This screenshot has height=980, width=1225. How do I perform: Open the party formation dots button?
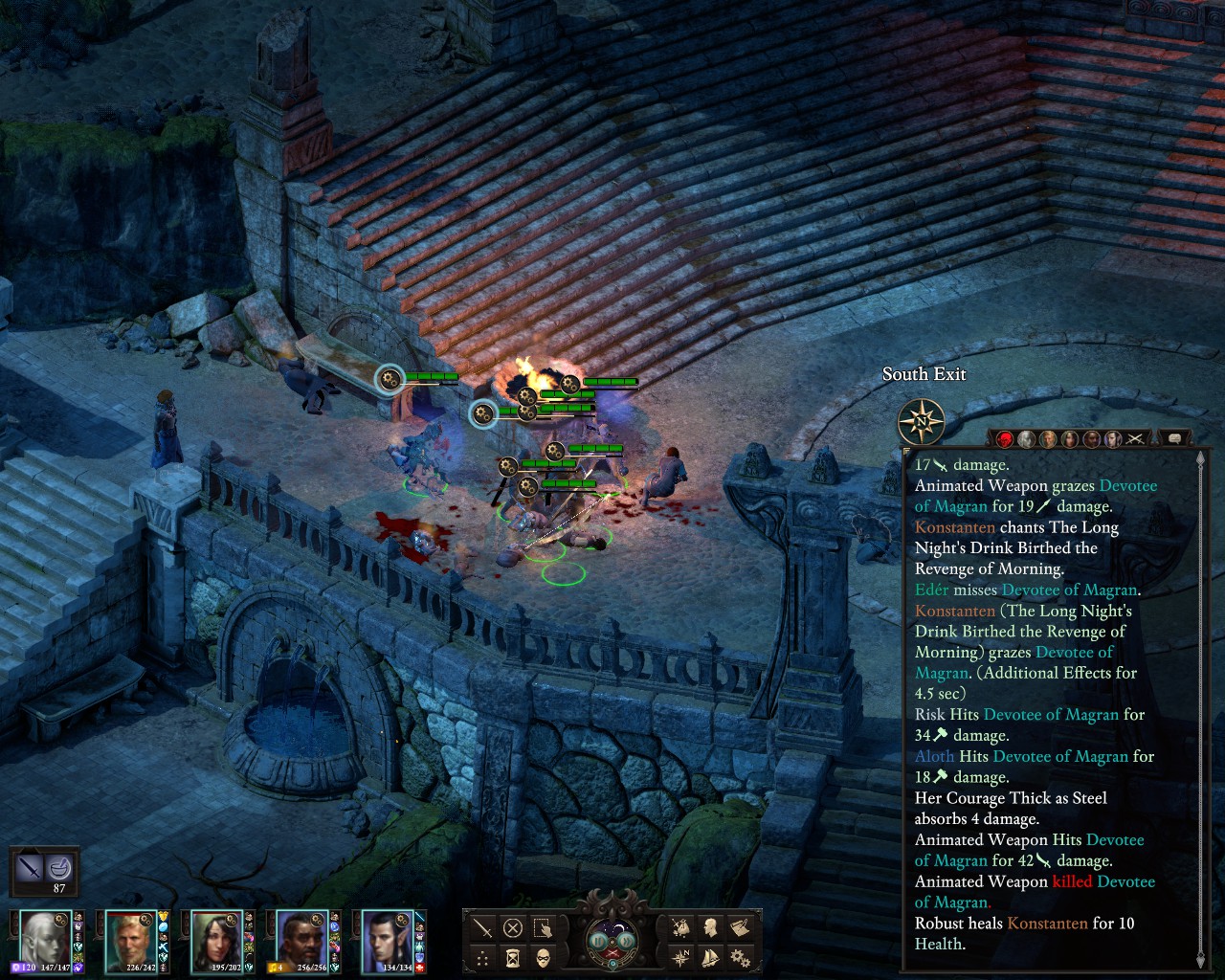(483, 957)
